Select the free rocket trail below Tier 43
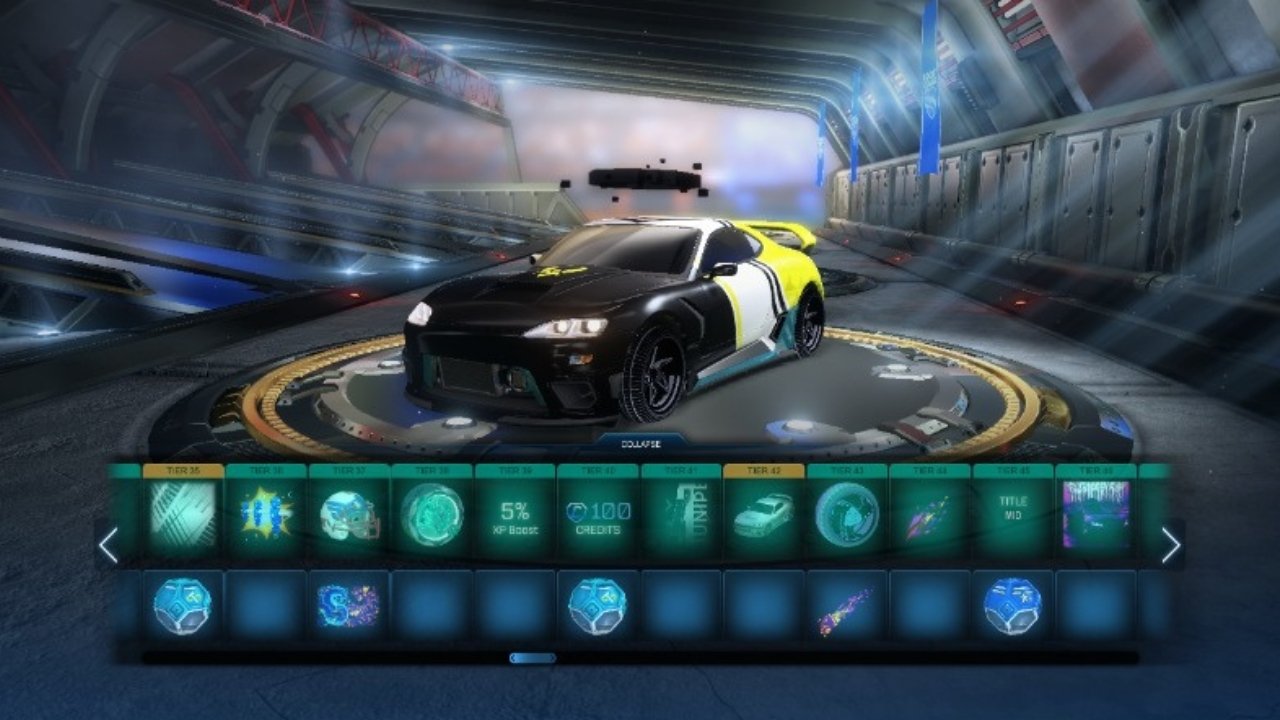 (847, 606)
